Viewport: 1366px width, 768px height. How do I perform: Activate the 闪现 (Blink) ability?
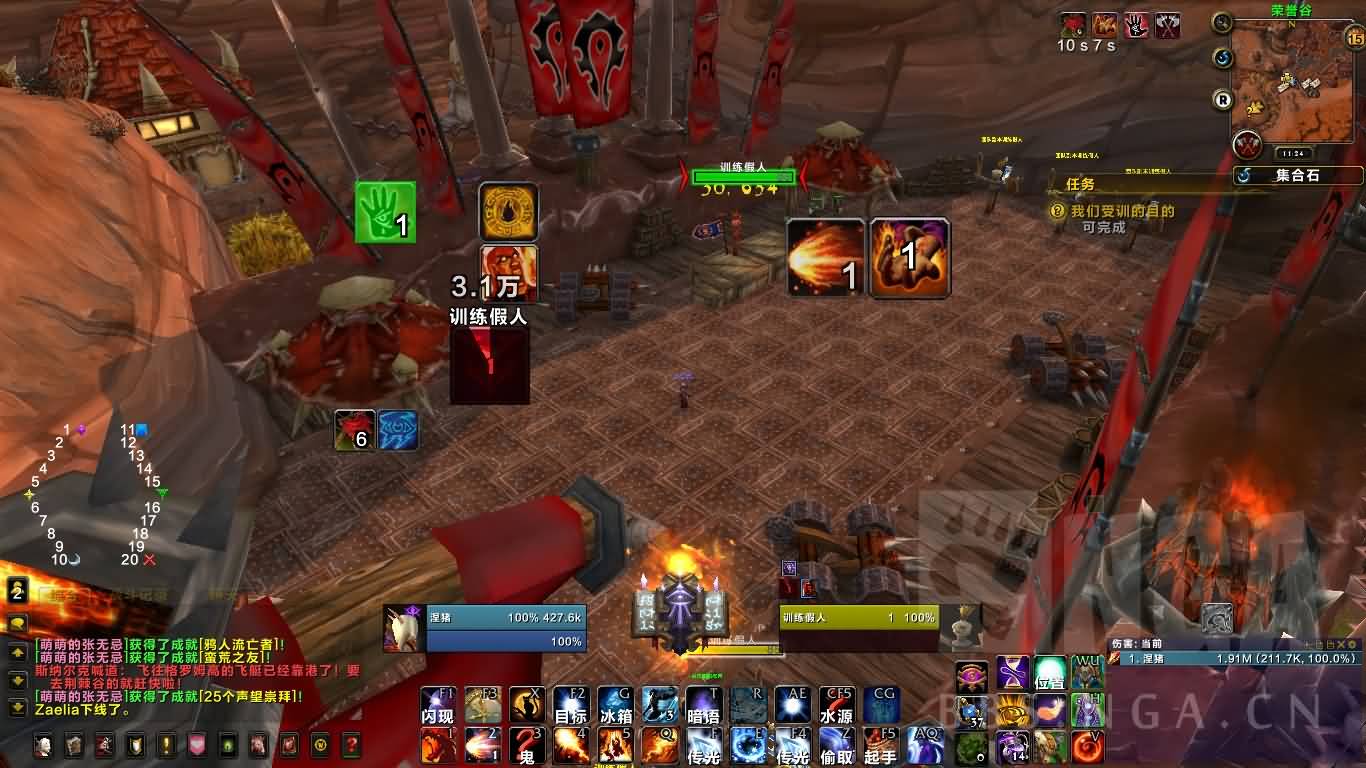tap(437, 704)
